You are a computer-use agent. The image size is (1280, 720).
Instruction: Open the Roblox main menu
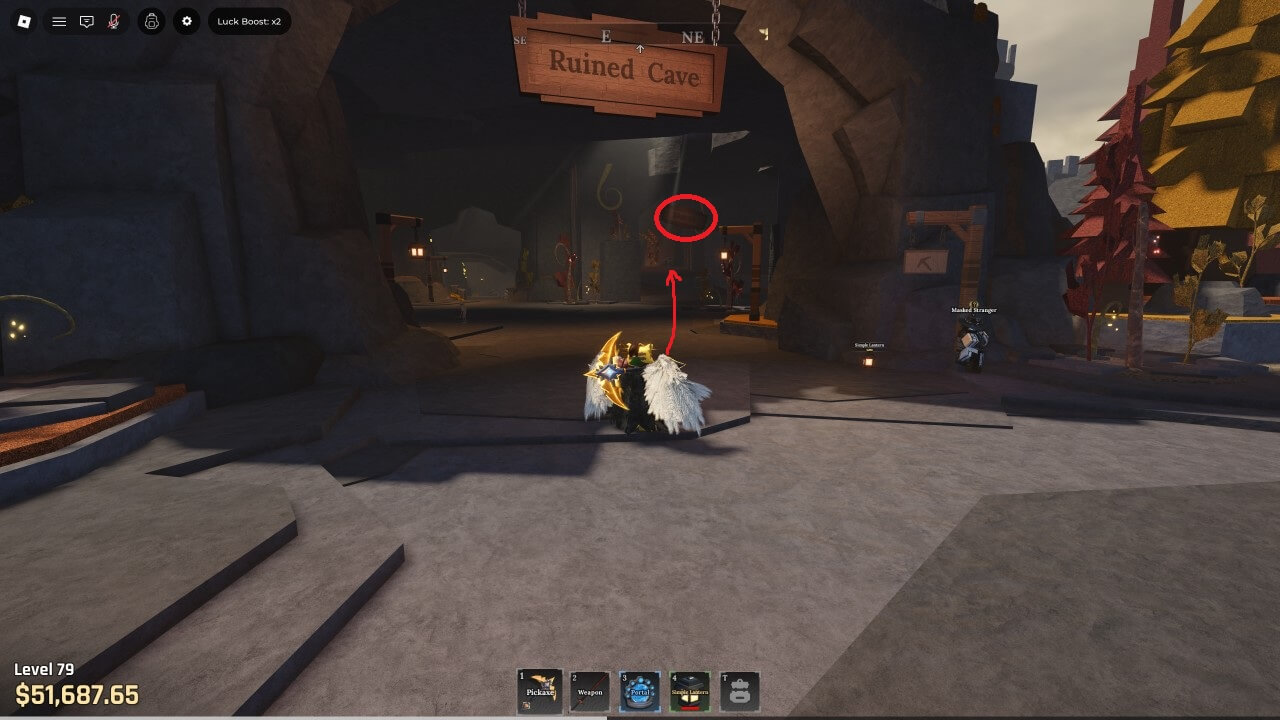(x=23, y=21)
